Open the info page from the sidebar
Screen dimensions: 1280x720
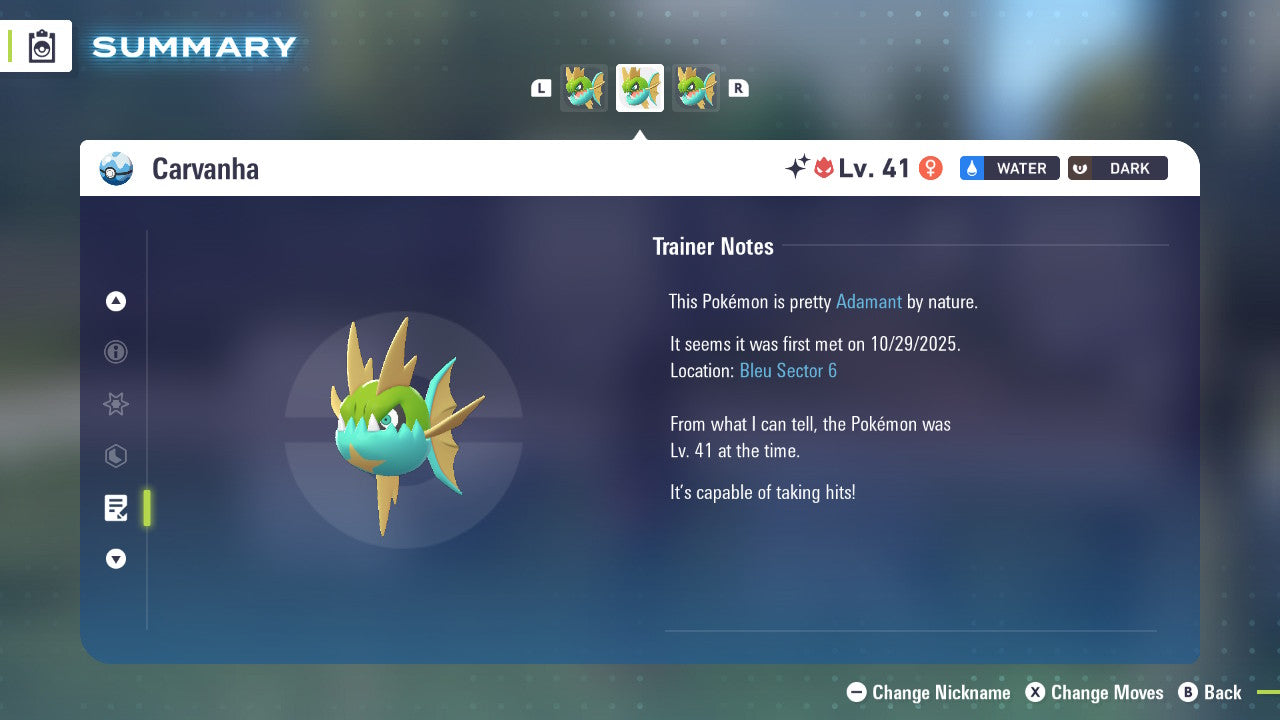point(115,352)
